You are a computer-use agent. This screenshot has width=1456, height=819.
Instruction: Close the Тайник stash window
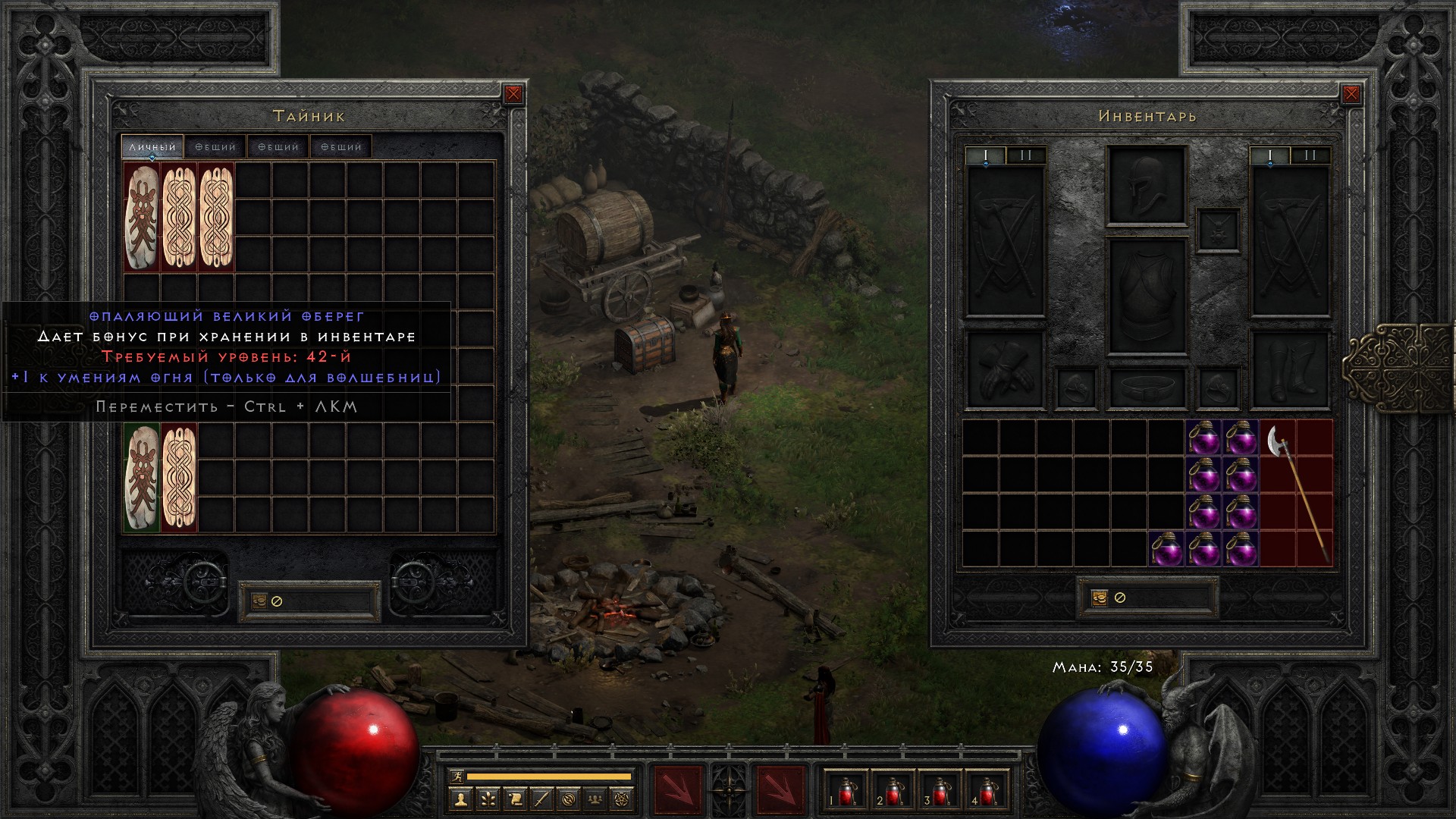coord(513,94)
